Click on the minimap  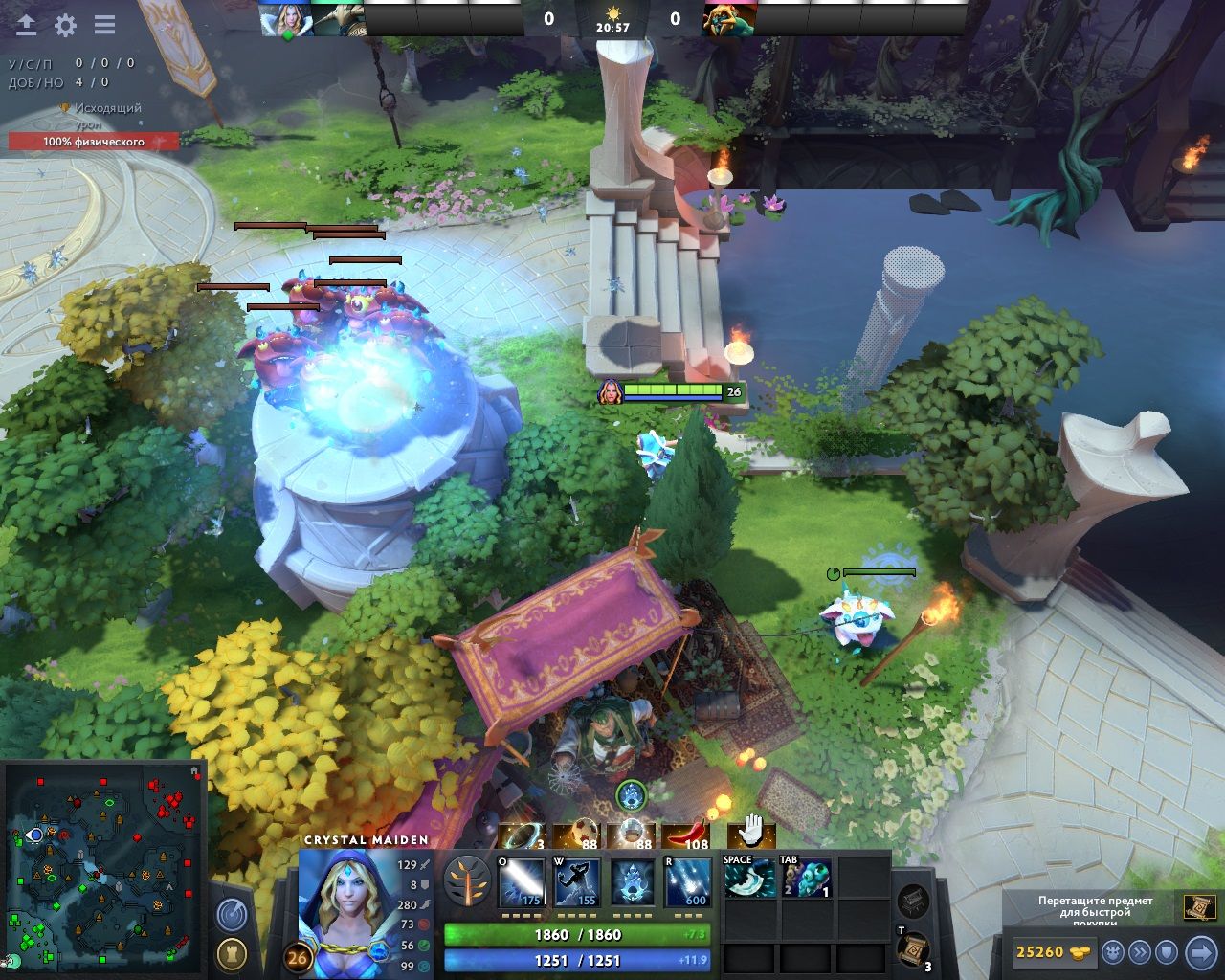pos(105,865)
